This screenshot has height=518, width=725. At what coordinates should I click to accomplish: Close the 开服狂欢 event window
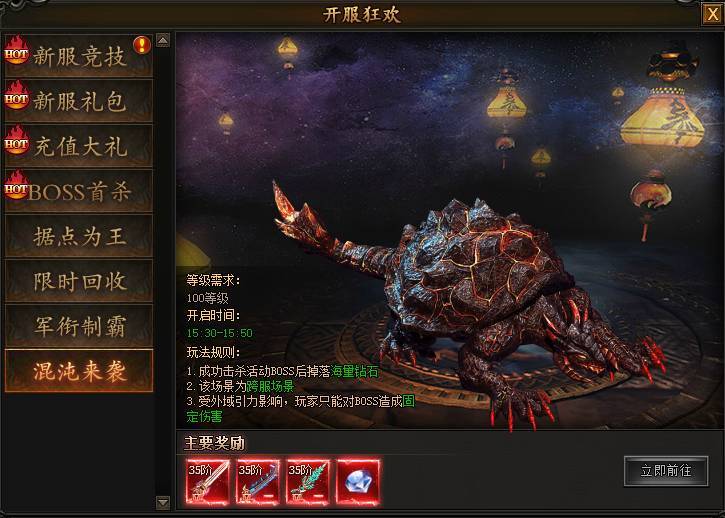[711, 14]
